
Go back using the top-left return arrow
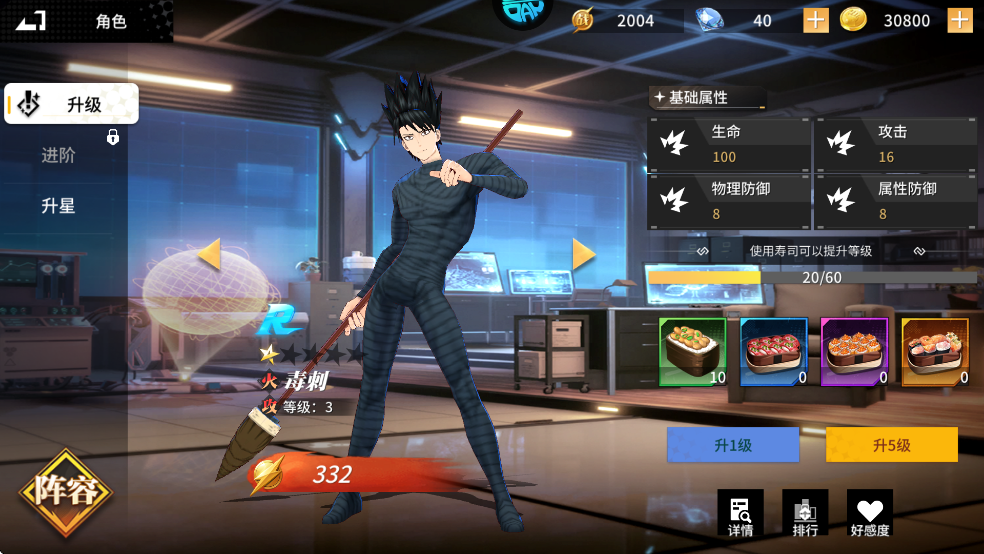tap(31, 20)
